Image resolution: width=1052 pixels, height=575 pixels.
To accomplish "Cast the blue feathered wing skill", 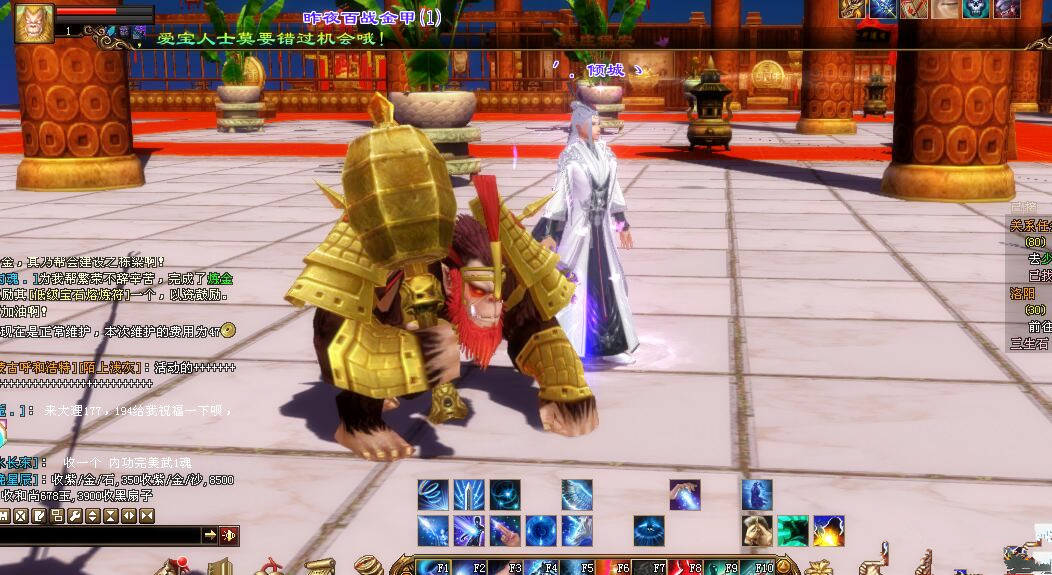I will tap(577, 494).
